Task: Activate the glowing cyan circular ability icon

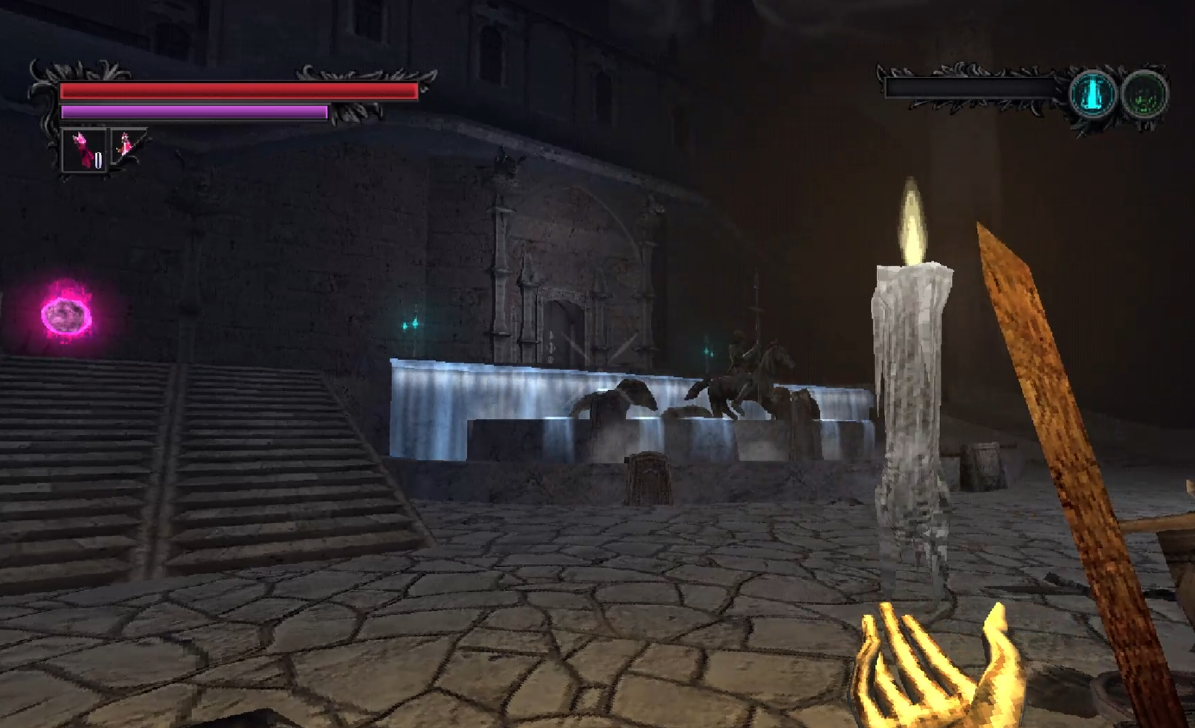Action: coord(1093,95)
